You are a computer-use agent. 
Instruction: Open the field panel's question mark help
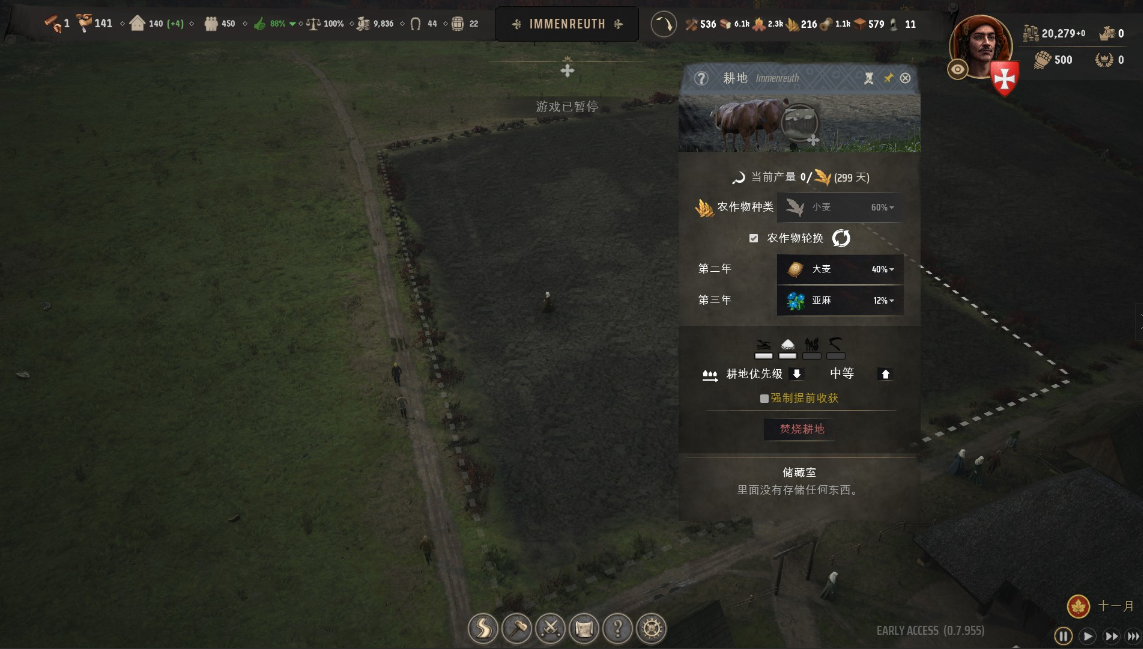tap(701, 78)
